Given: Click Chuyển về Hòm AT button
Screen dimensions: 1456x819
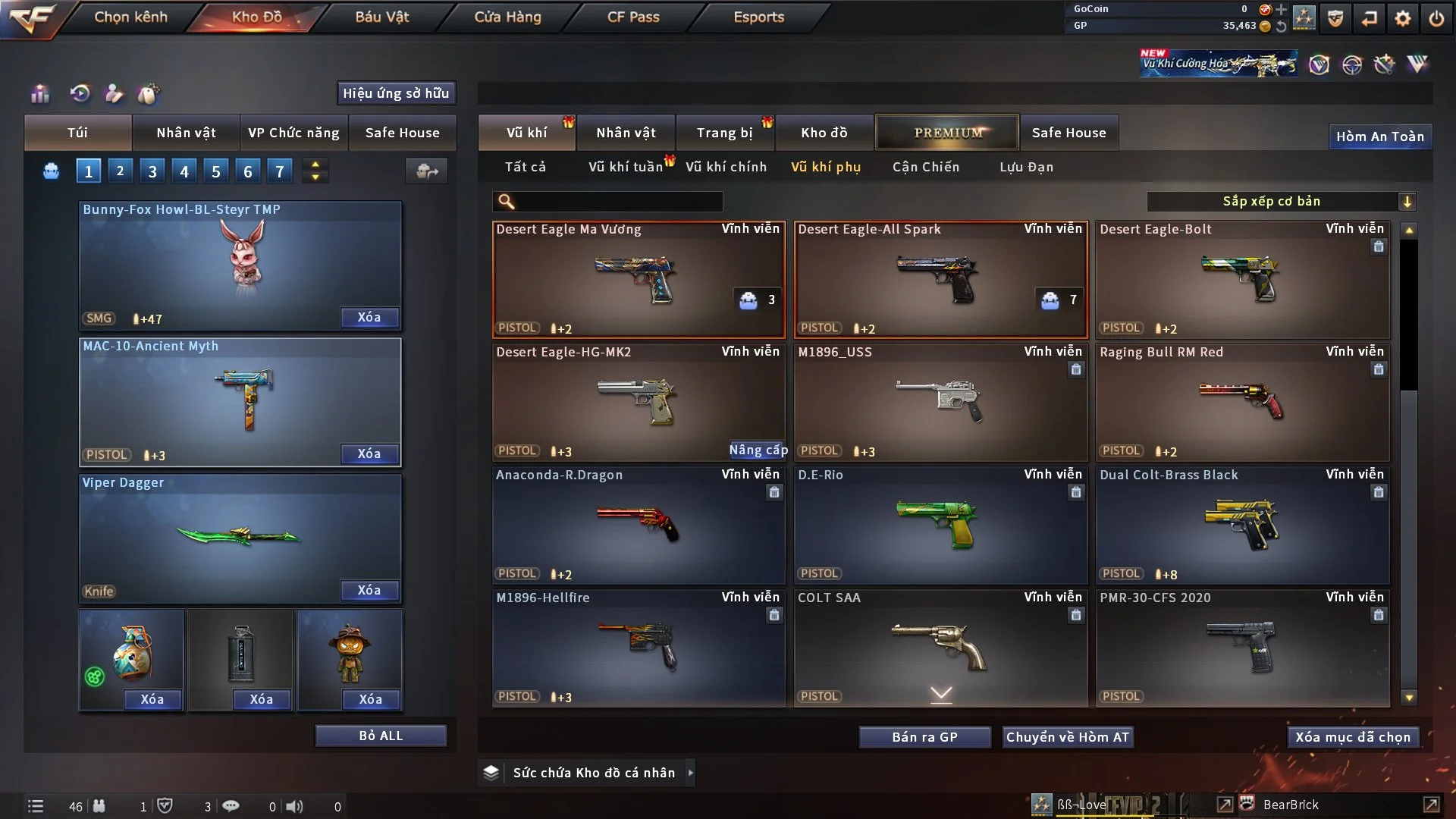Looking at the screenshot, I should tap(1068, 737).
